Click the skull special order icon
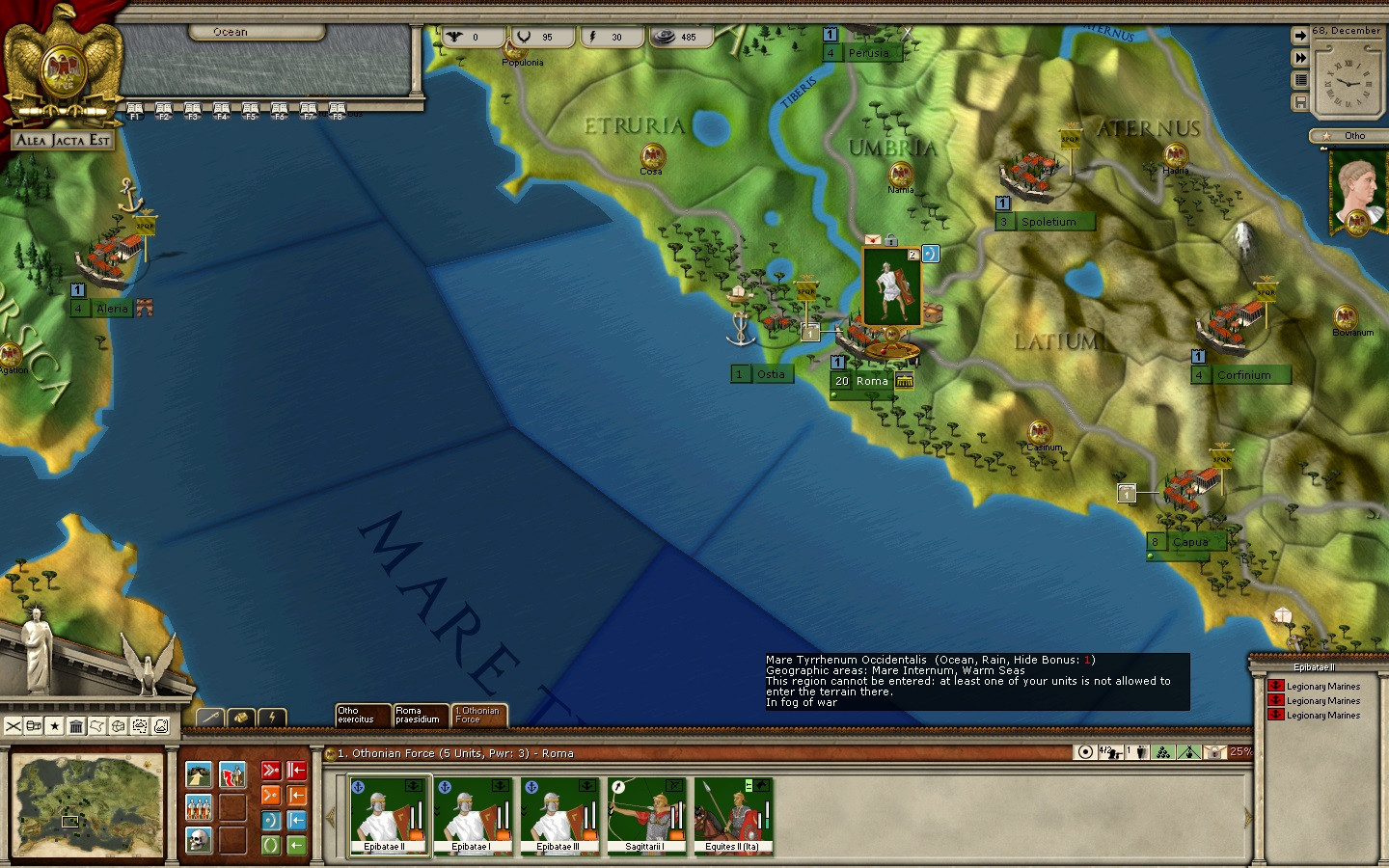The width and height of the screenshot is (1389, 868). click(199, 839)
